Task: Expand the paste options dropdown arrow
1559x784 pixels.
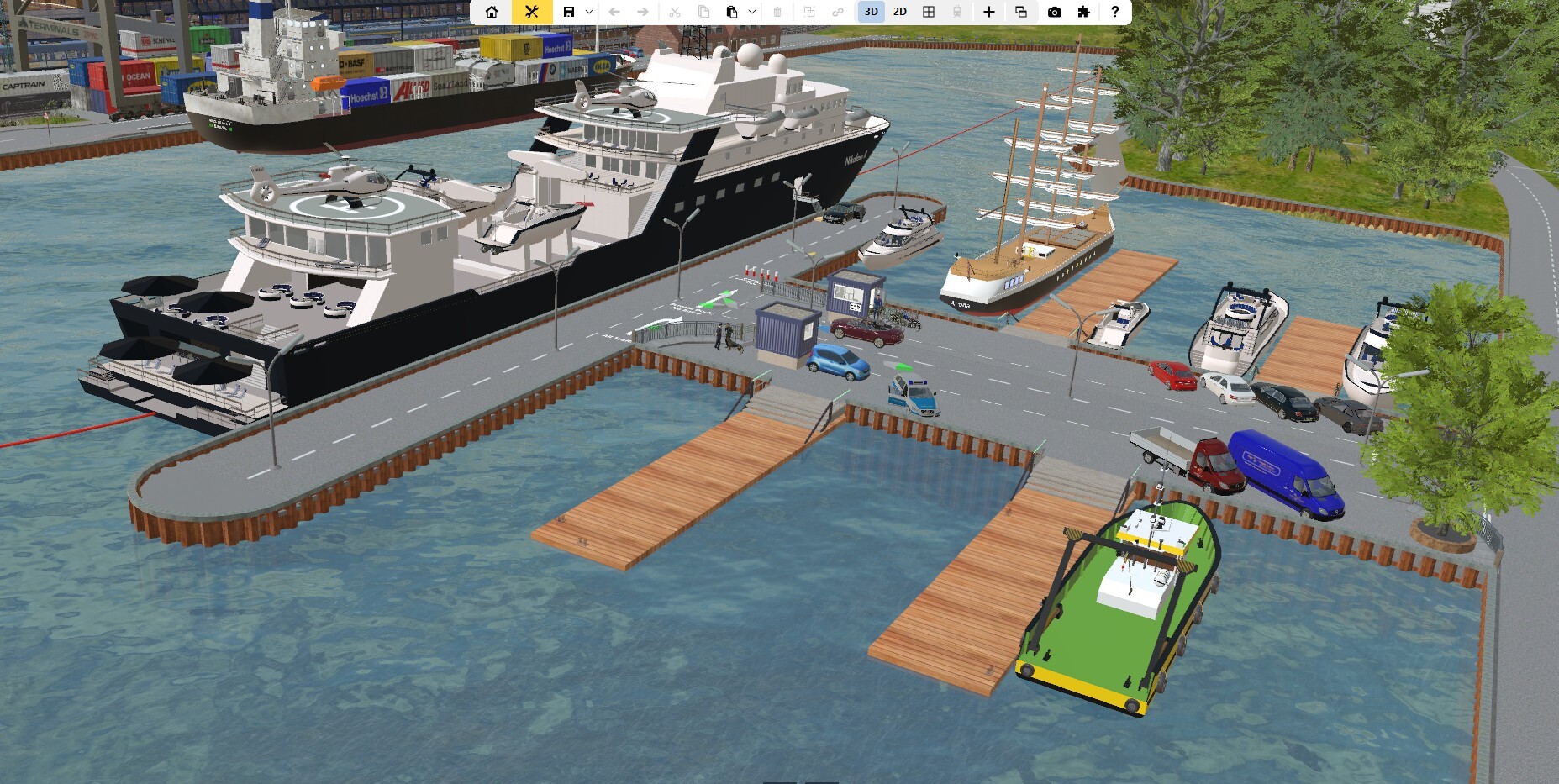Action: [751, 12]
